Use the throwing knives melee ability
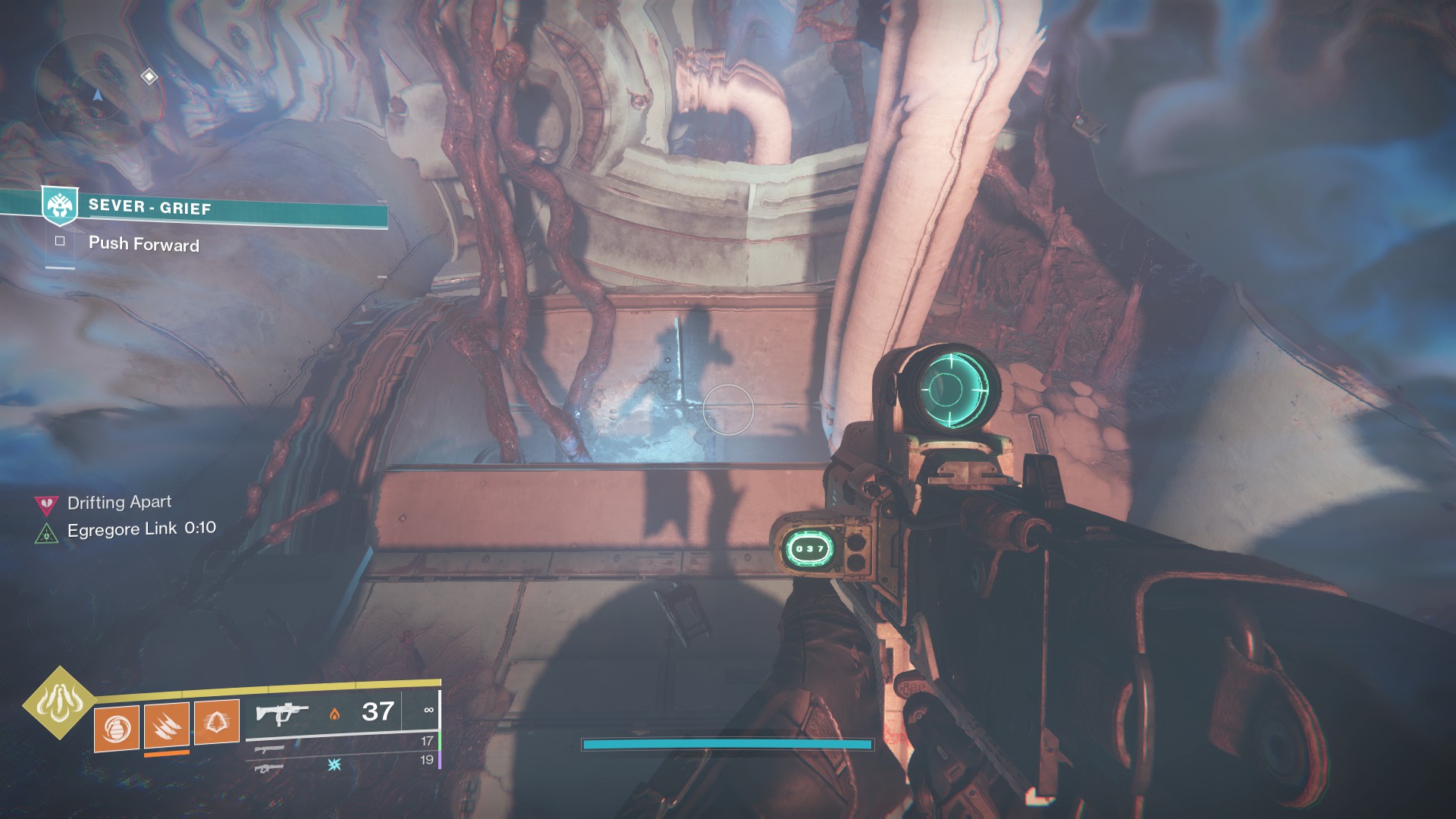The width and height of the screenshot is (1456, 819). click(x=167, y=726)
